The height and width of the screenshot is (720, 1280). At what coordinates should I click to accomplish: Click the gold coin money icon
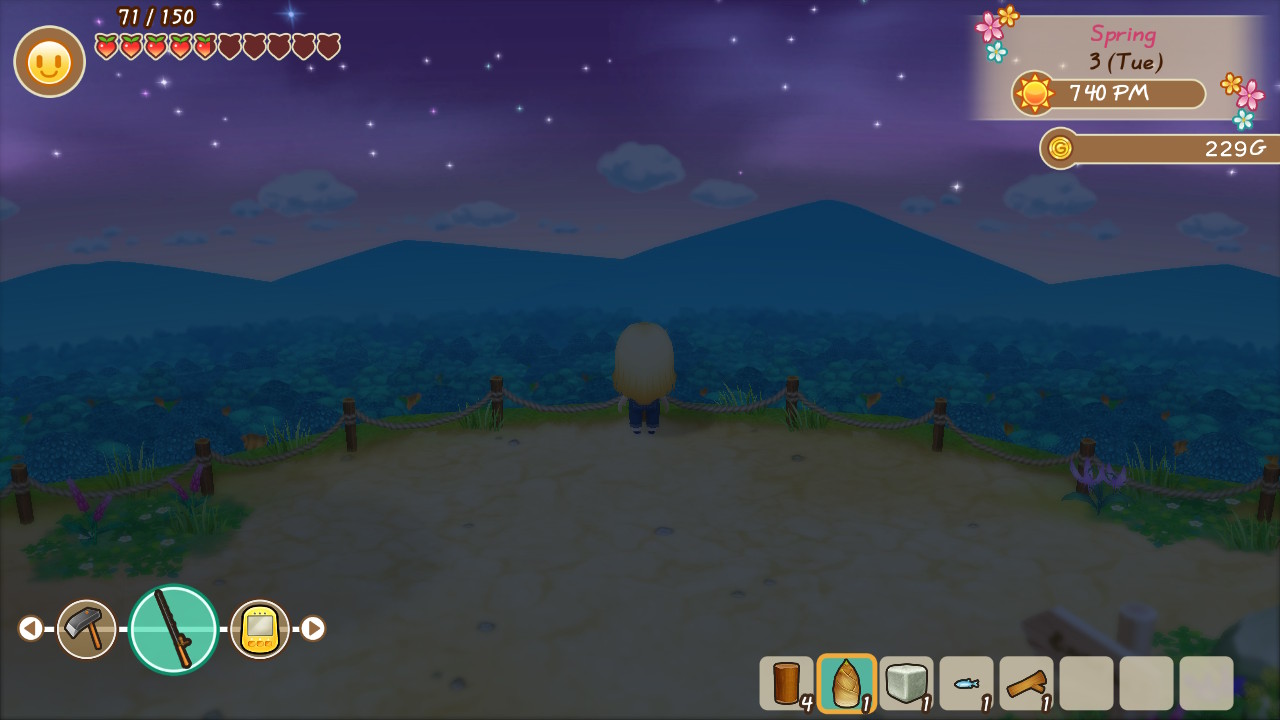(1060, 148)
